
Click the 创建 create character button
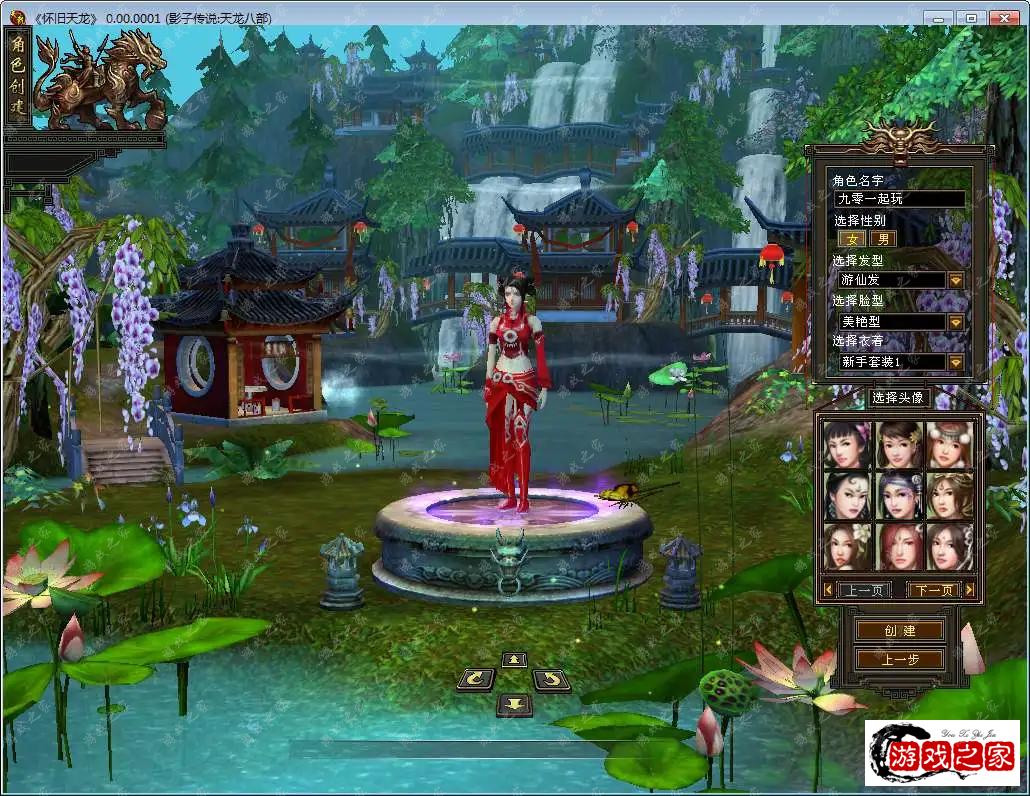[900, 631]
